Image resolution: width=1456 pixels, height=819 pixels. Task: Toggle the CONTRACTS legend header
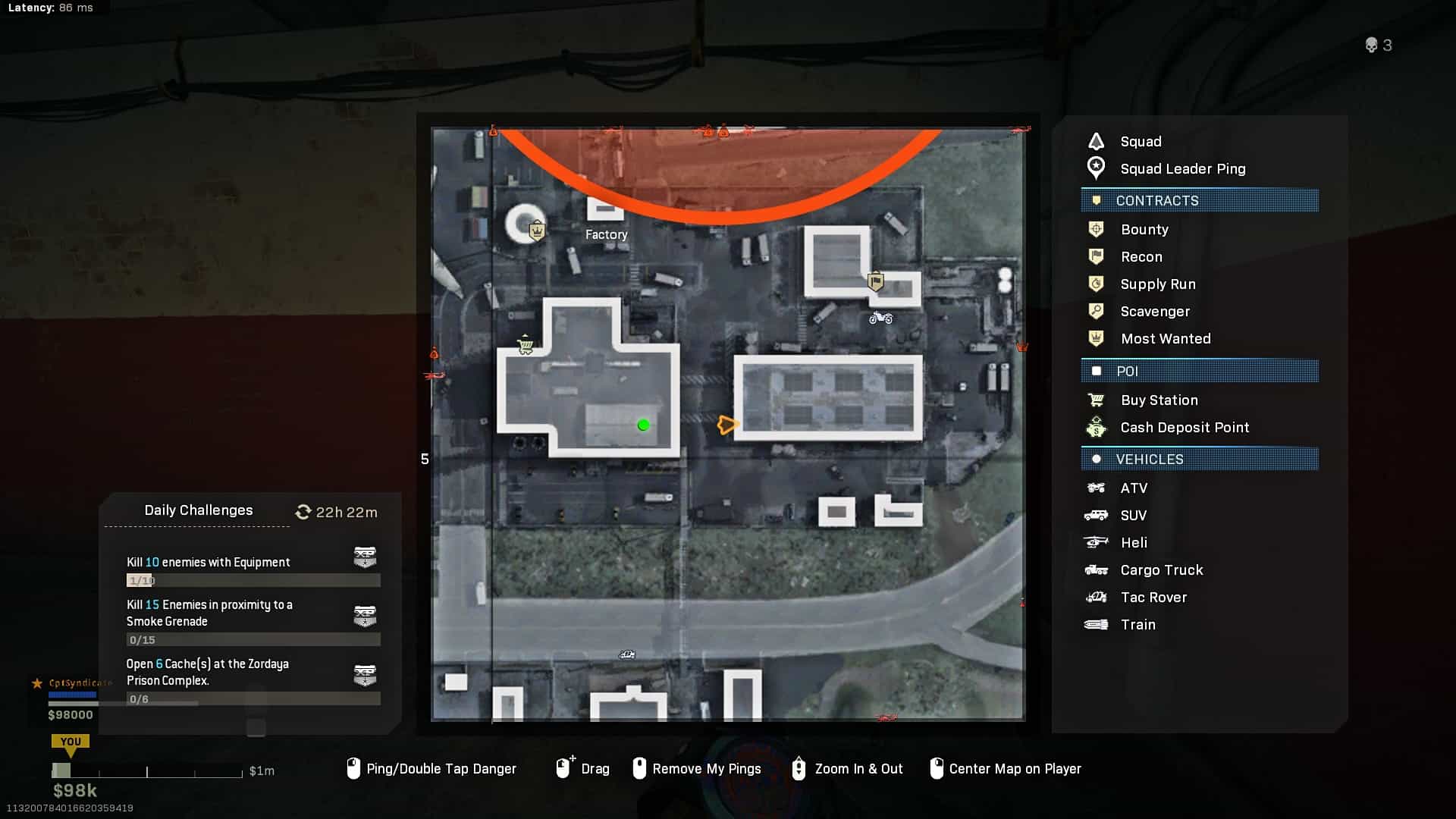pos(1200,201)
